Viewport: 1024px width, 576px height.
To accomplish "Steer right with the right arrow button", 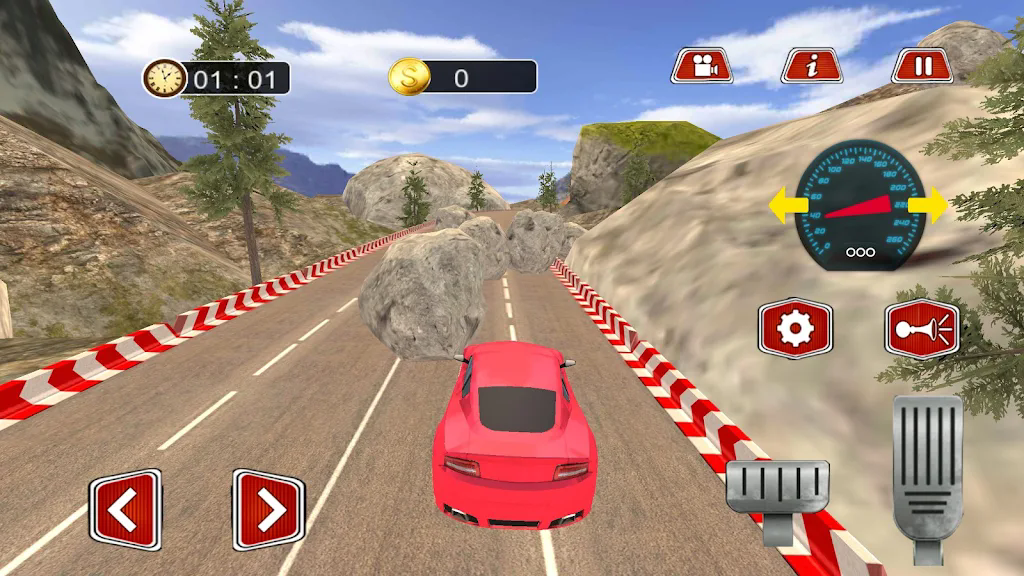I will pos(268,510).
